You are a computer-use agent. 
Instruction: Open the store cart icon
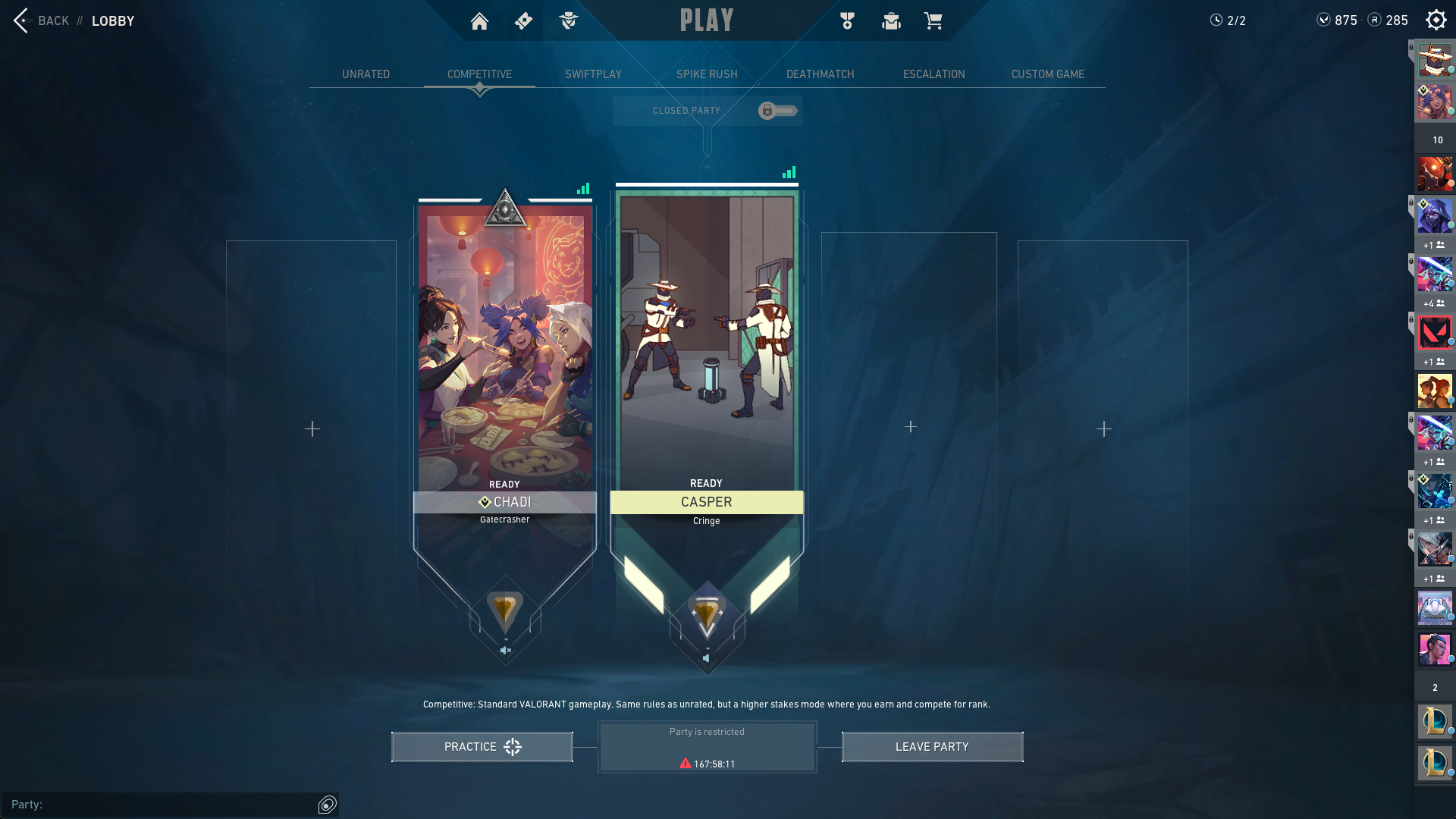933,21
